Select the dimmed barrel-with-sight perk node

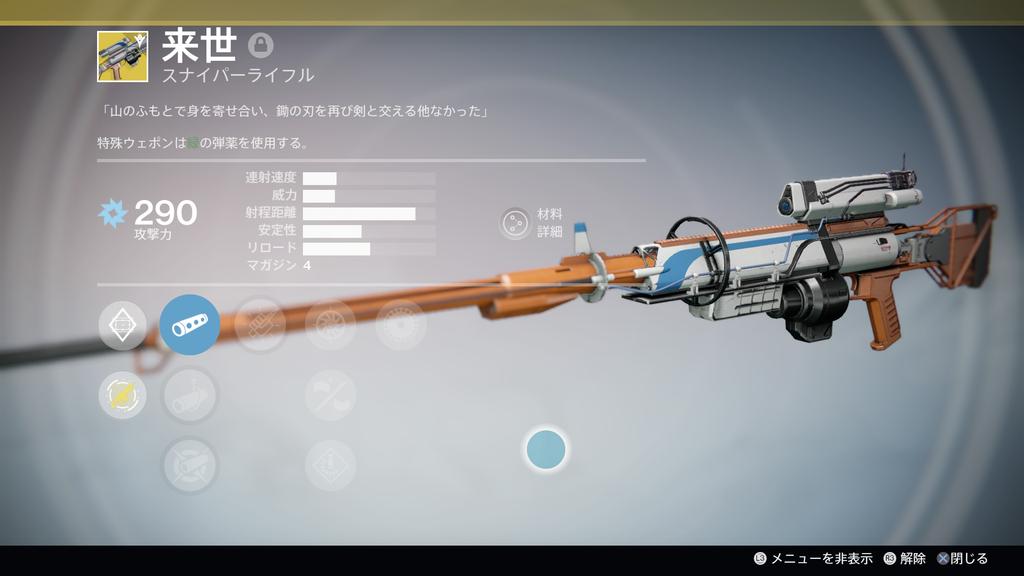click(190, 395)
